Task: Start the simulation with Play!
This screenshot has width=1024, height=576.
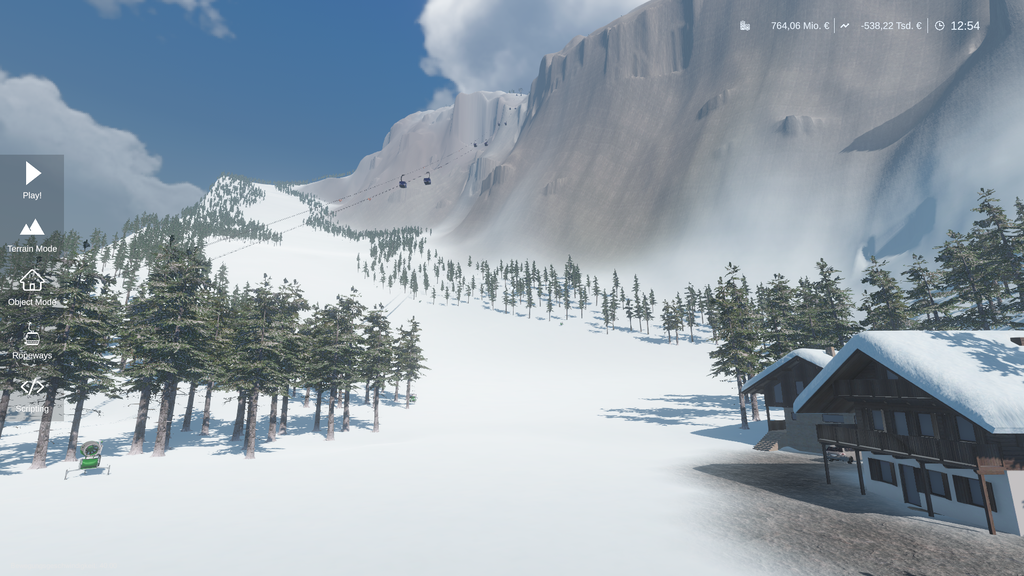Action: (x=32, y=180)
